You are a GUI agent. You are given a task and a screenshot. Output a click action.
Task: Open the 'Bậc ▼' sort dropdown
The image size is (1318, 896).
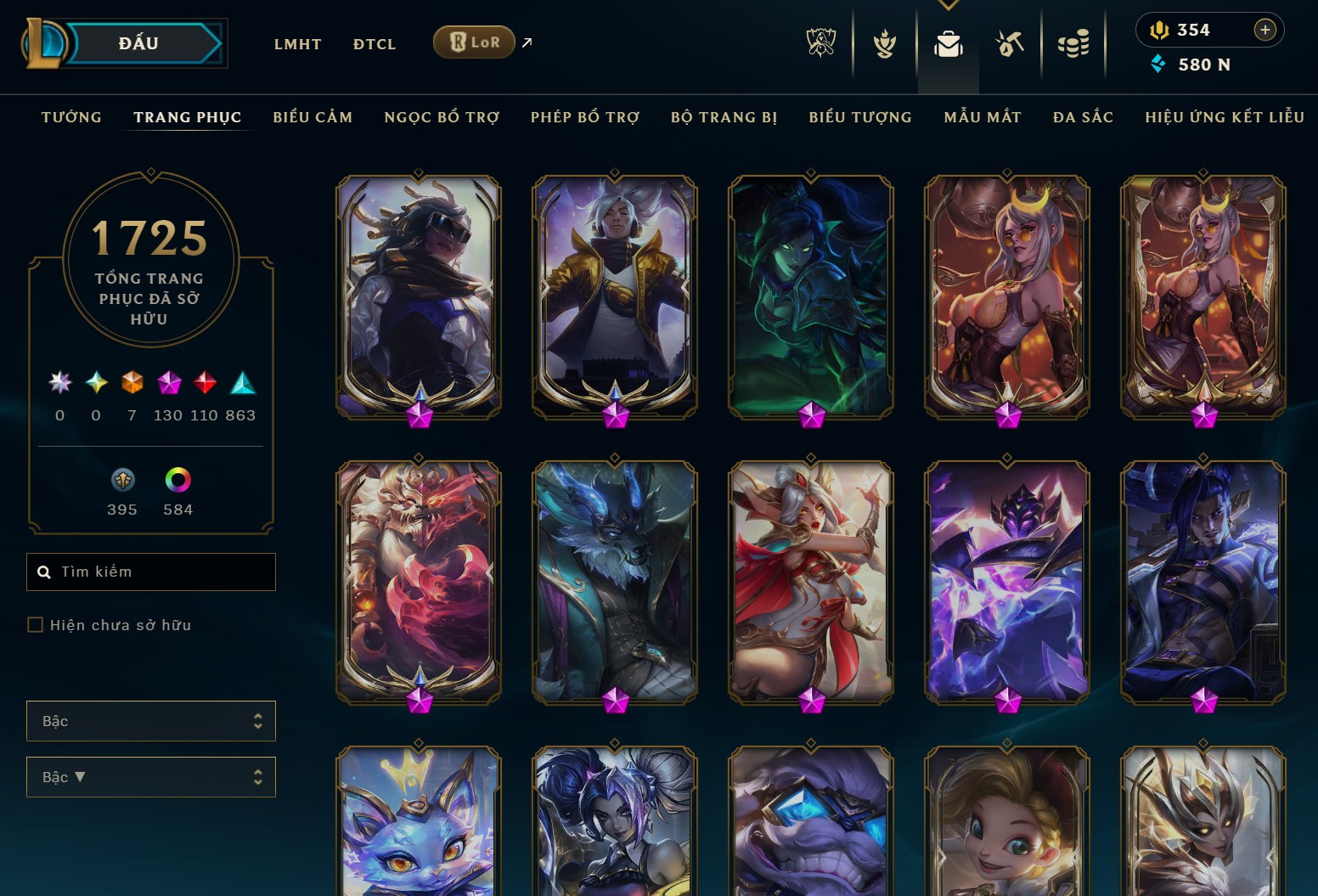[x=150, y=777]
